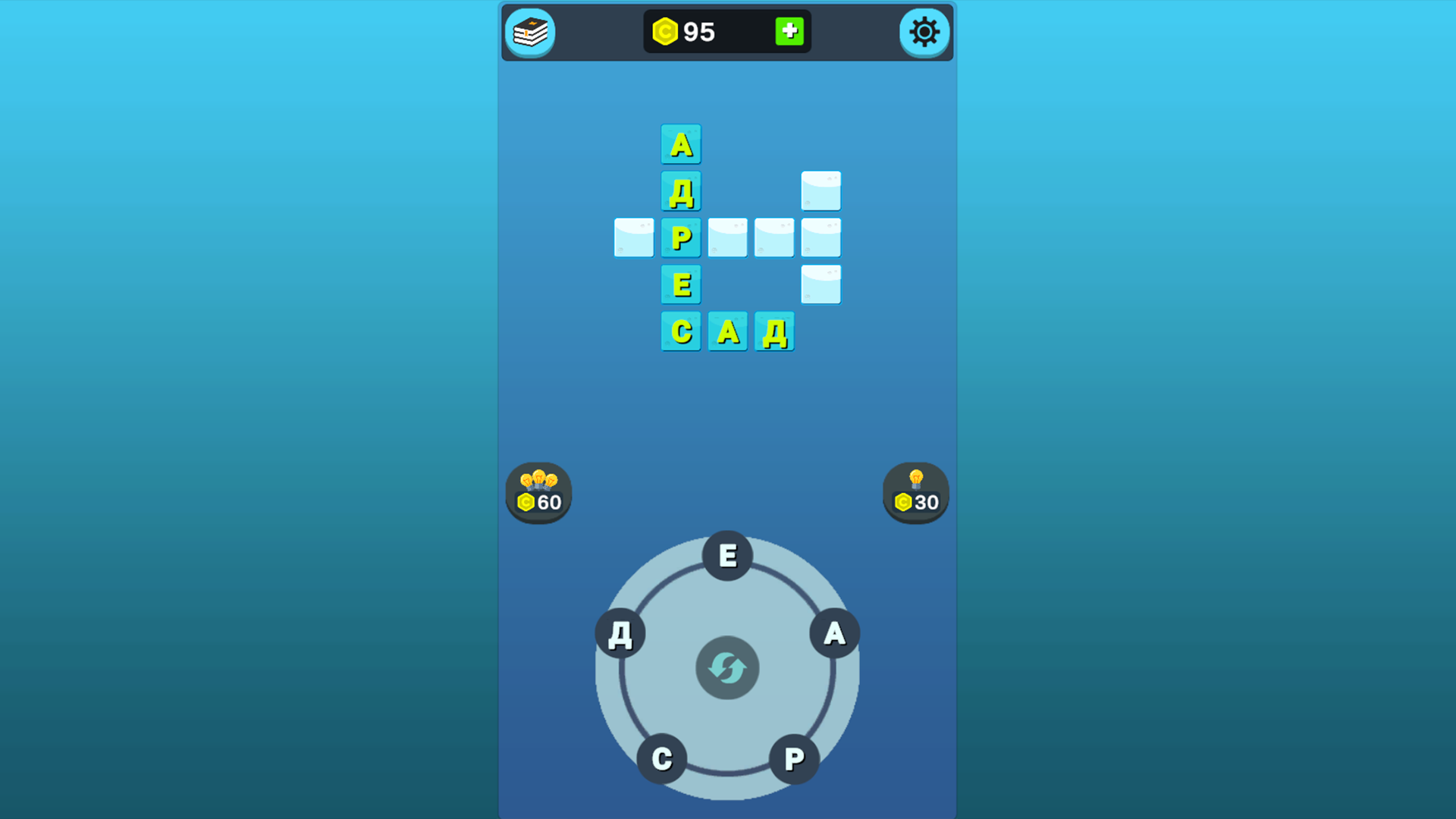Image resolution: width=1456 pixels, height=819 pixels.
Task: Click the coin total showing 95
Action: 699,31
